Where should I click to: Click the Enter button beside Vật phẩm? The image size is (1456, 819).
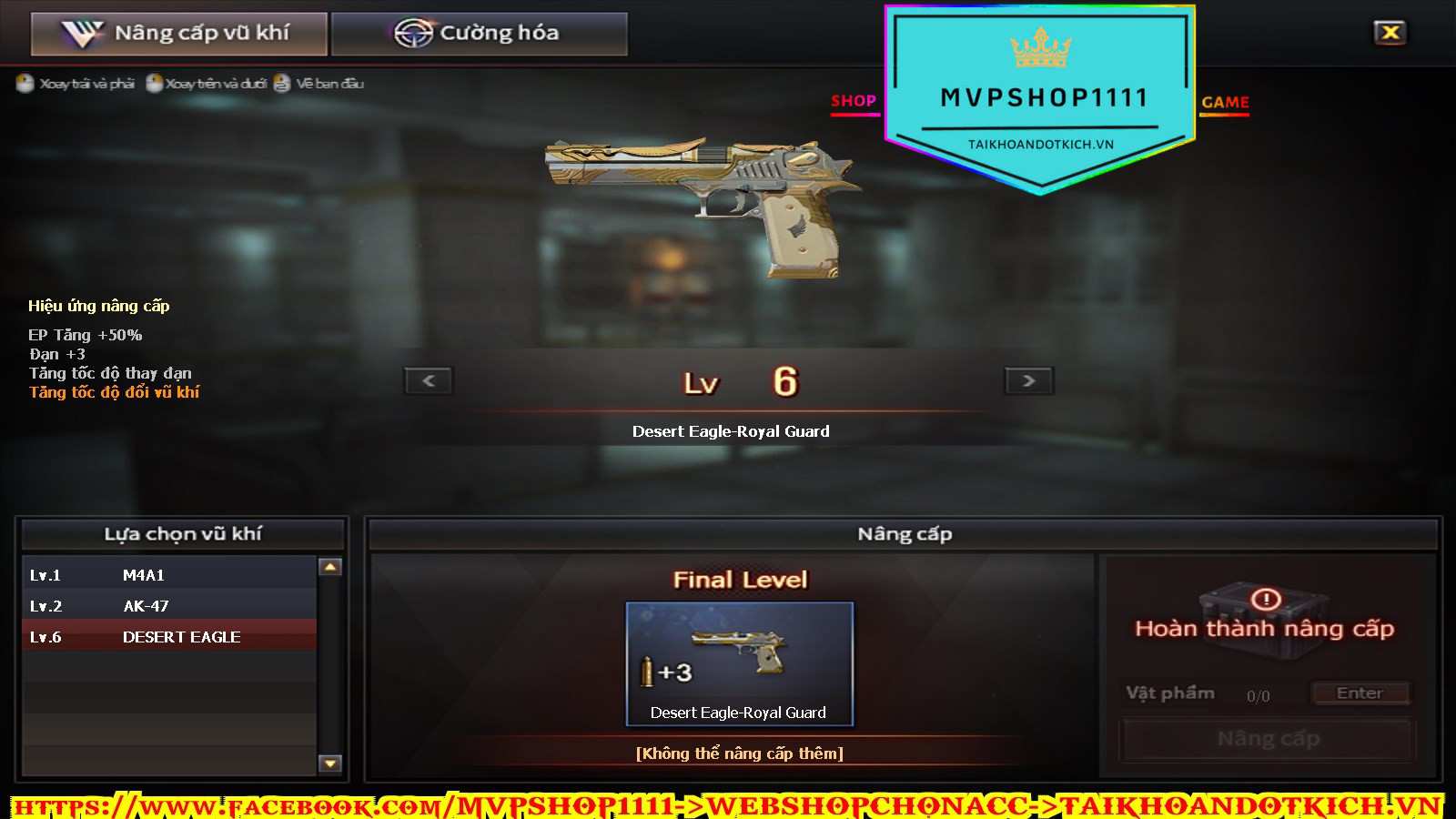(x=1360, y=693)
